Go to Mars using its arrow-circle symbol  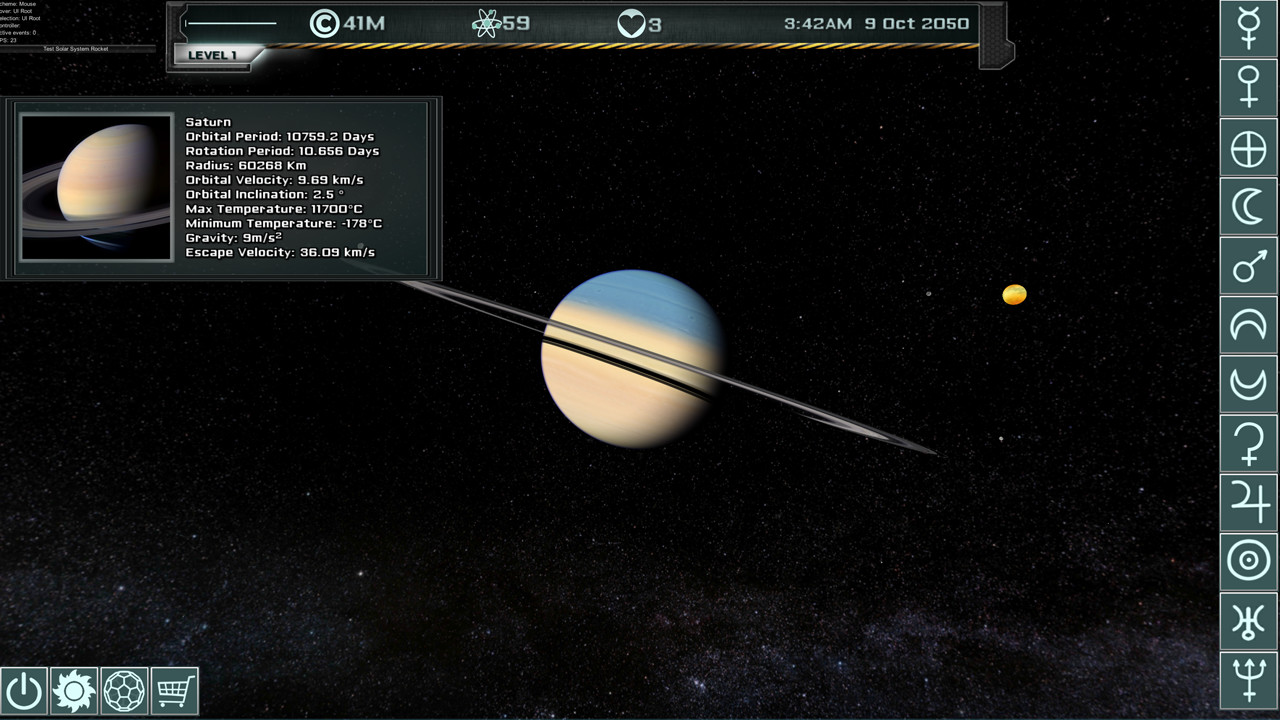[1249, 267]
